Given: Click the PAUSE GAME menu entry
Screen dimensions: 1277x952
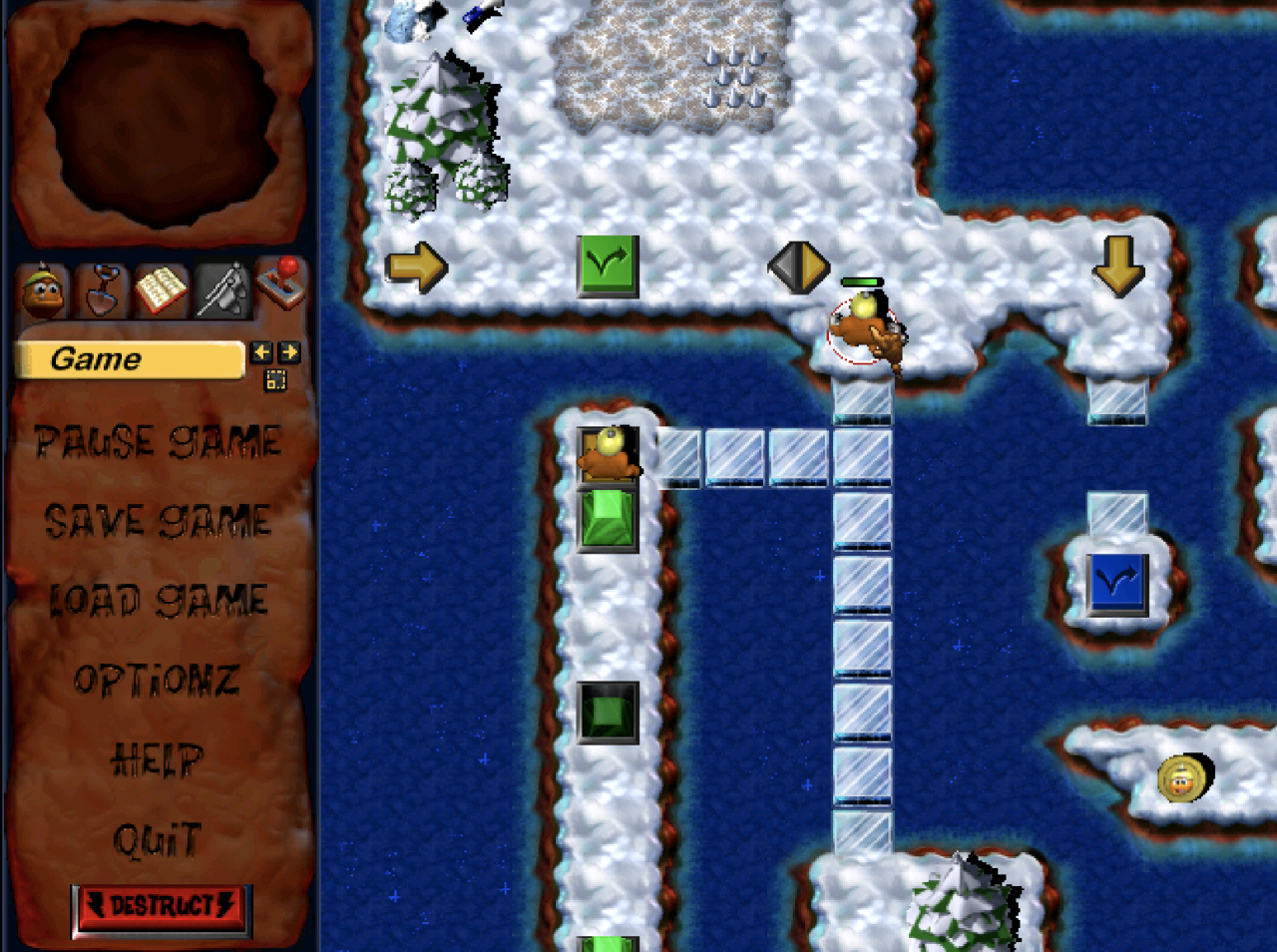Looking at the screenshot, I should [158, 441].
